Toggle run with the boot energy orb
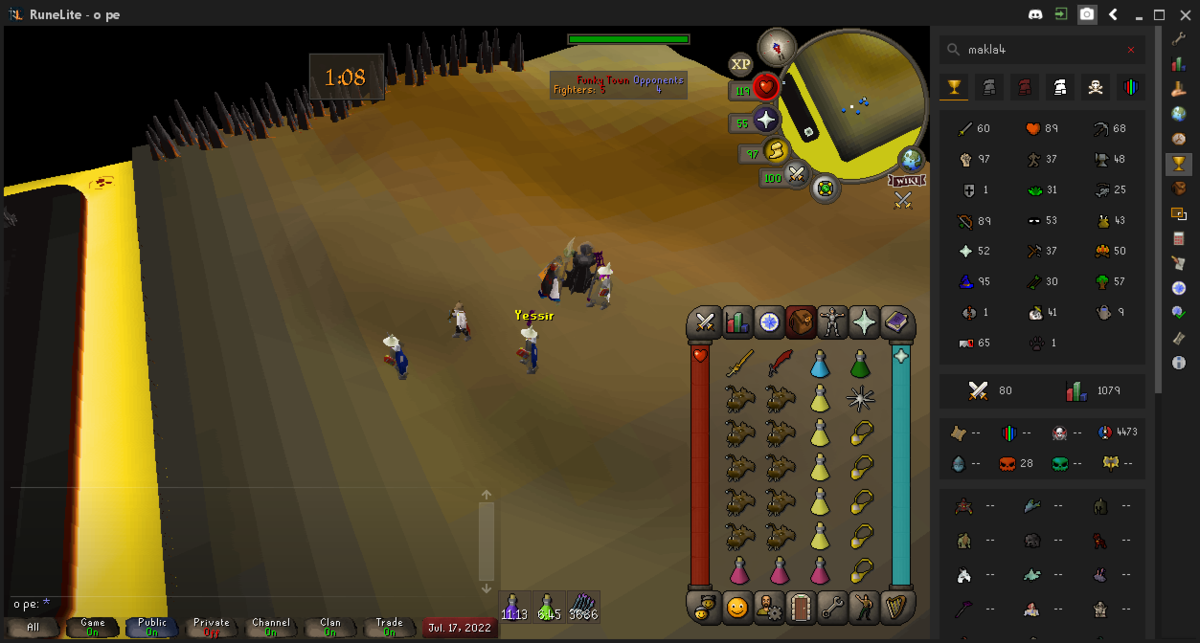 pyautogui.click(x=776, y=152)
